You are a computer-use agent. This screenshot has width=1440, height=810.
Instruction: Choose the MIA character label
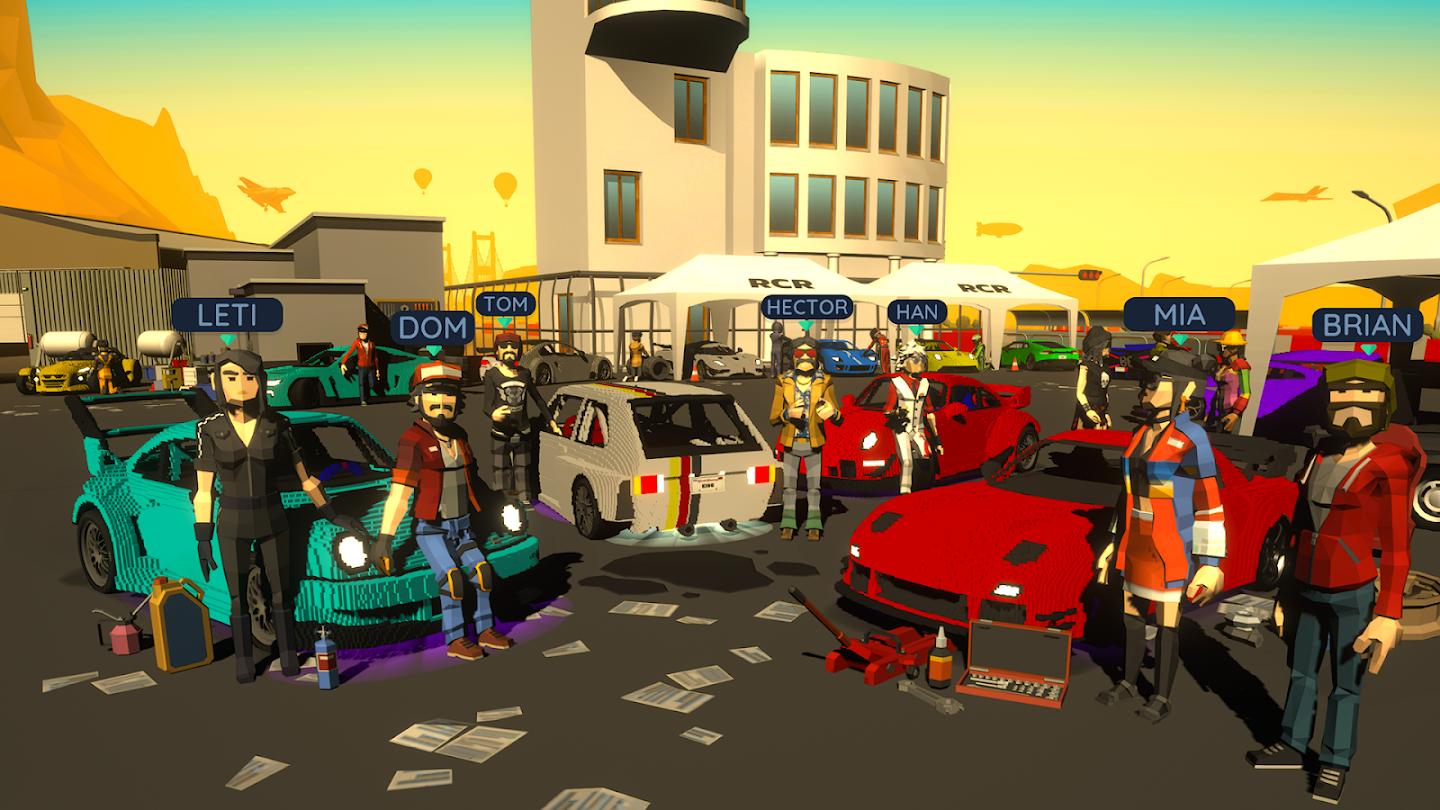coord(1179,315)
